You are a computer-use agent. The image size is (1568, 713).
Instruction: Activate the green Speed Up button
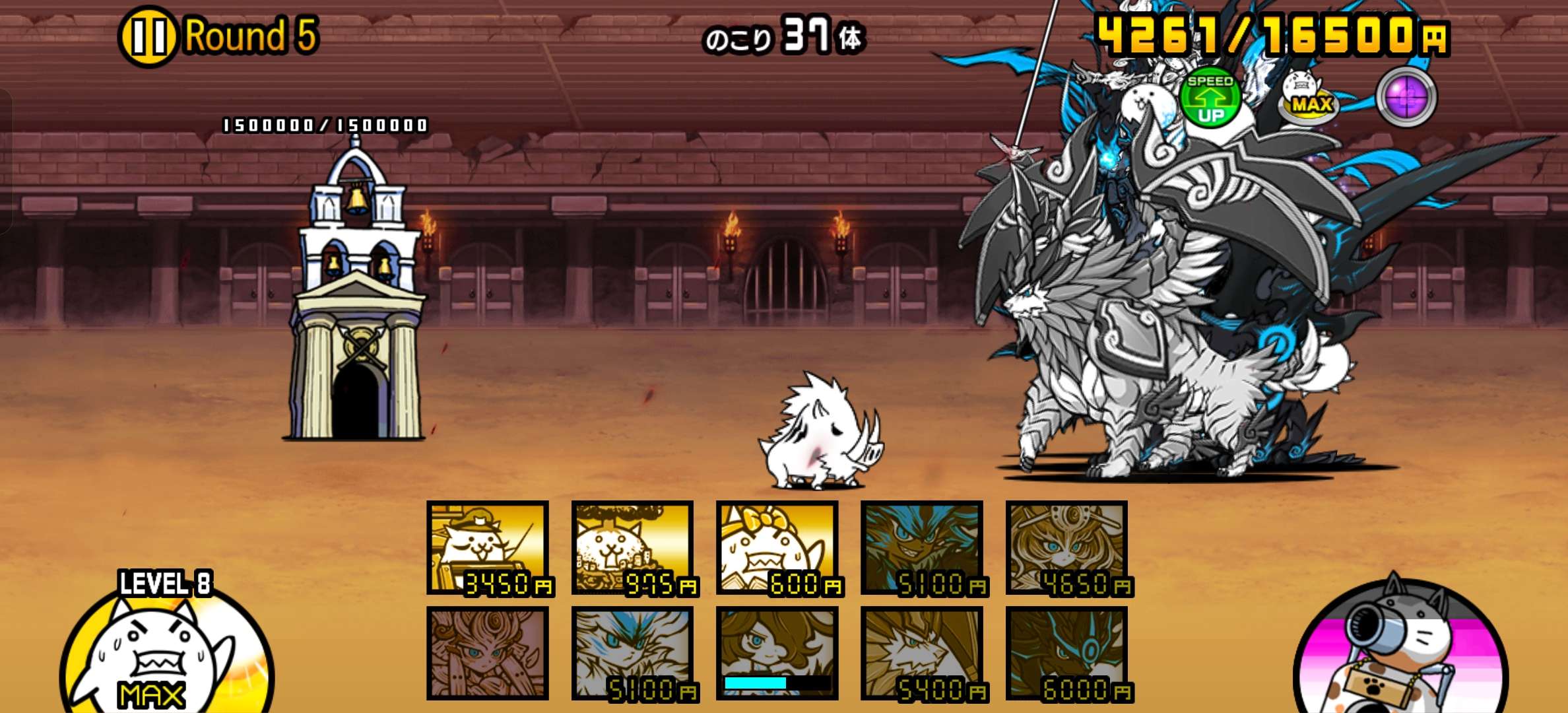click(1210, 98)
